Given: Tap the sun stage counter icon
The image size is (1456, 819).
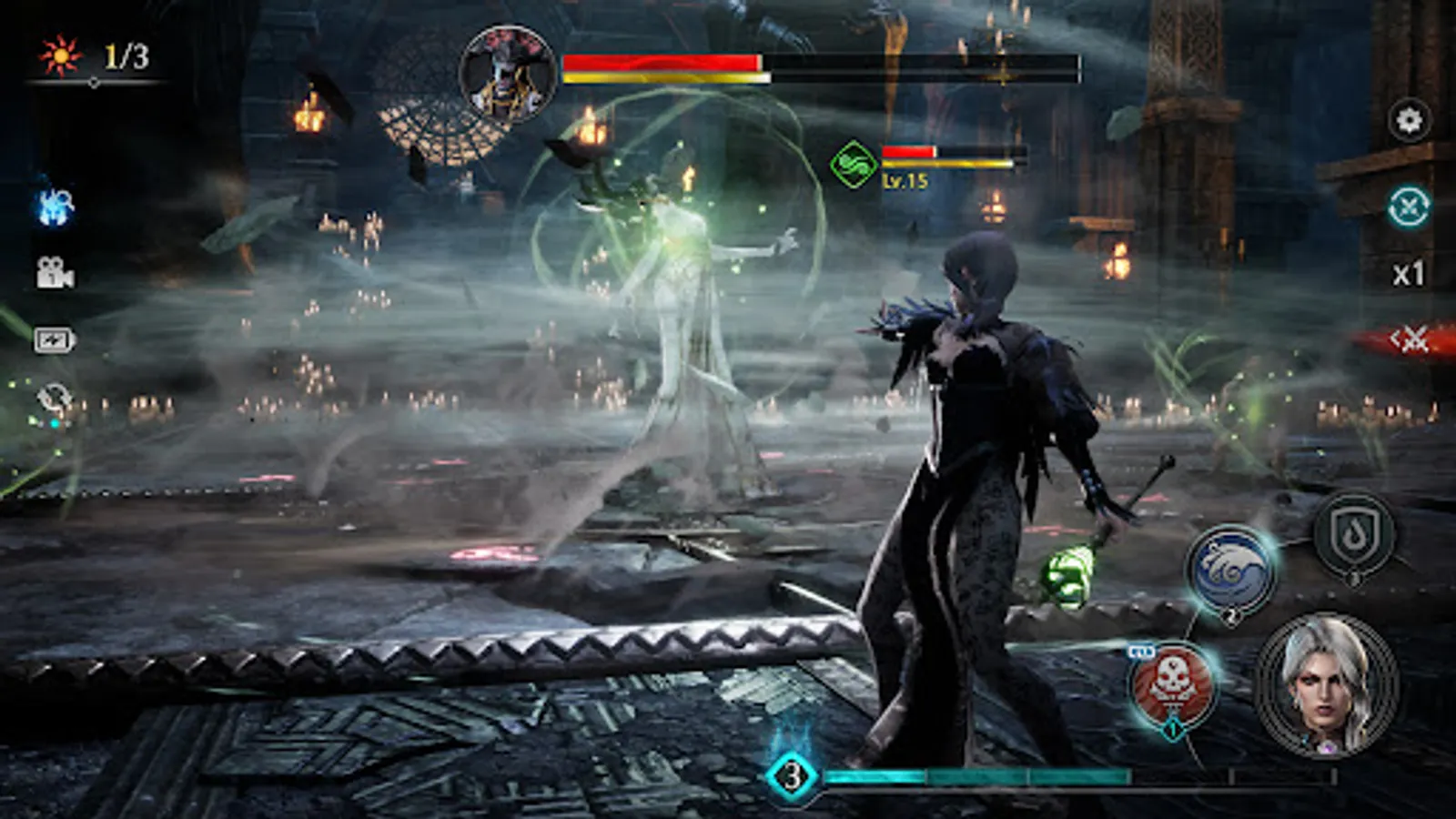Looking at the screenshot, I should (x=59, y=55).
